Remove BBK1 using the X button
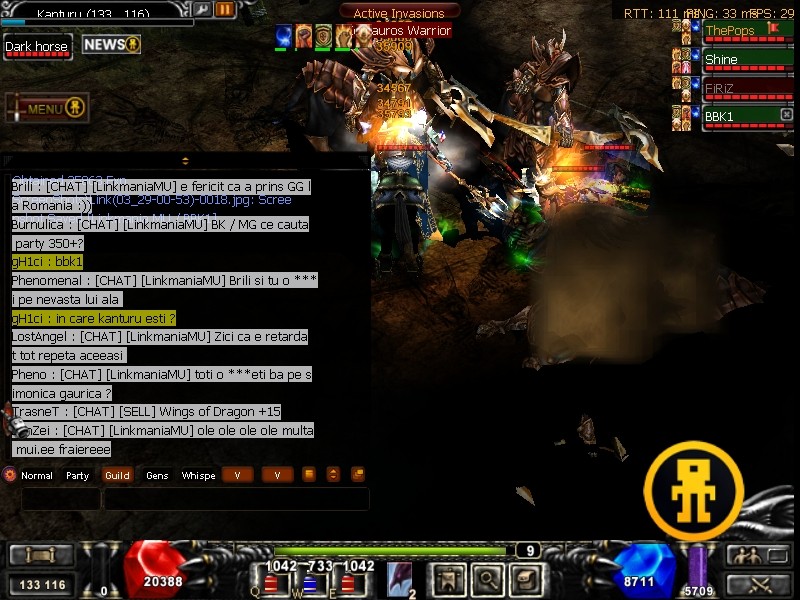This screenshot has height=600, width=800. [786, 116]
